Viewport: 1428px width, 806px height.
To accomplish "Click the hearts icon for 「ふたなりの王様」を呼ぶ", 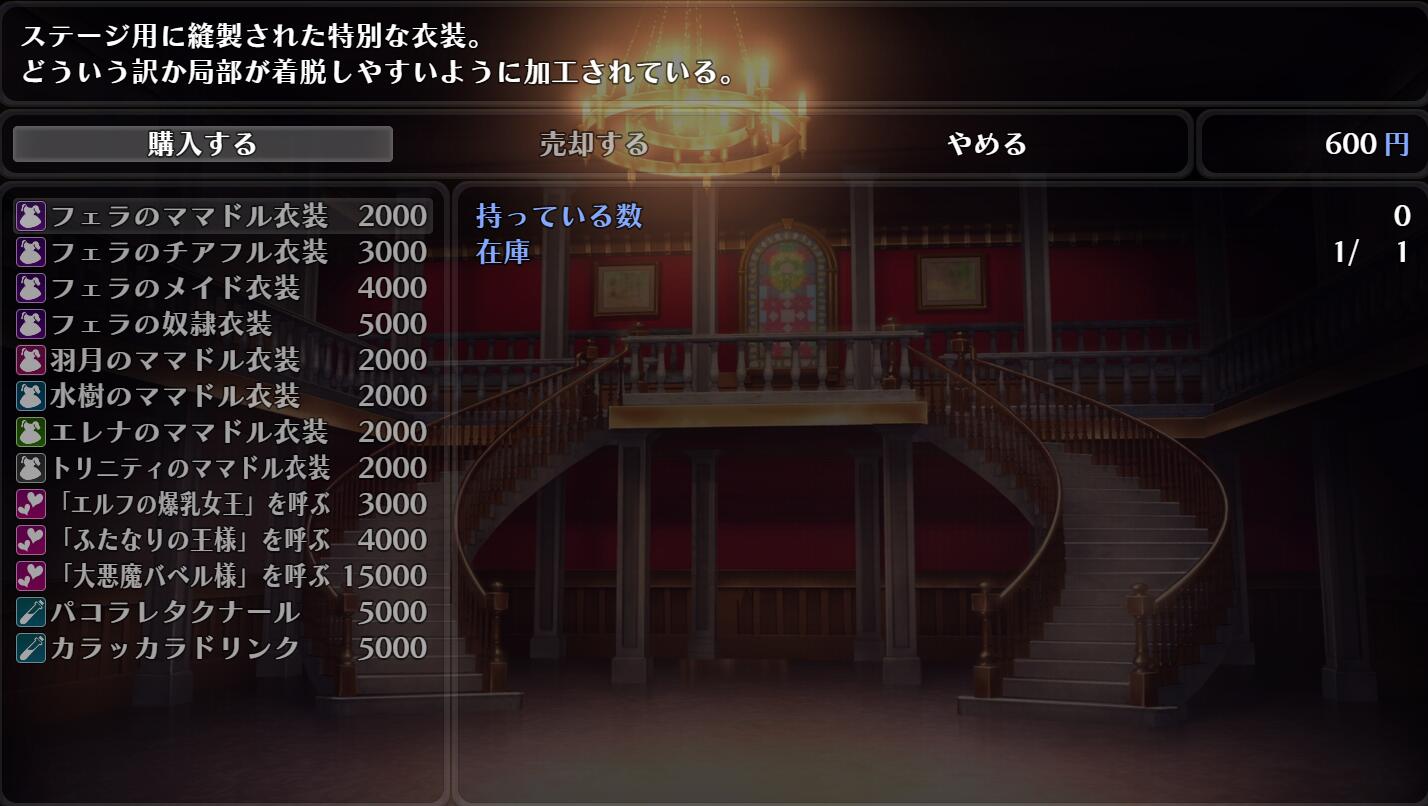I will coord(30,540).
